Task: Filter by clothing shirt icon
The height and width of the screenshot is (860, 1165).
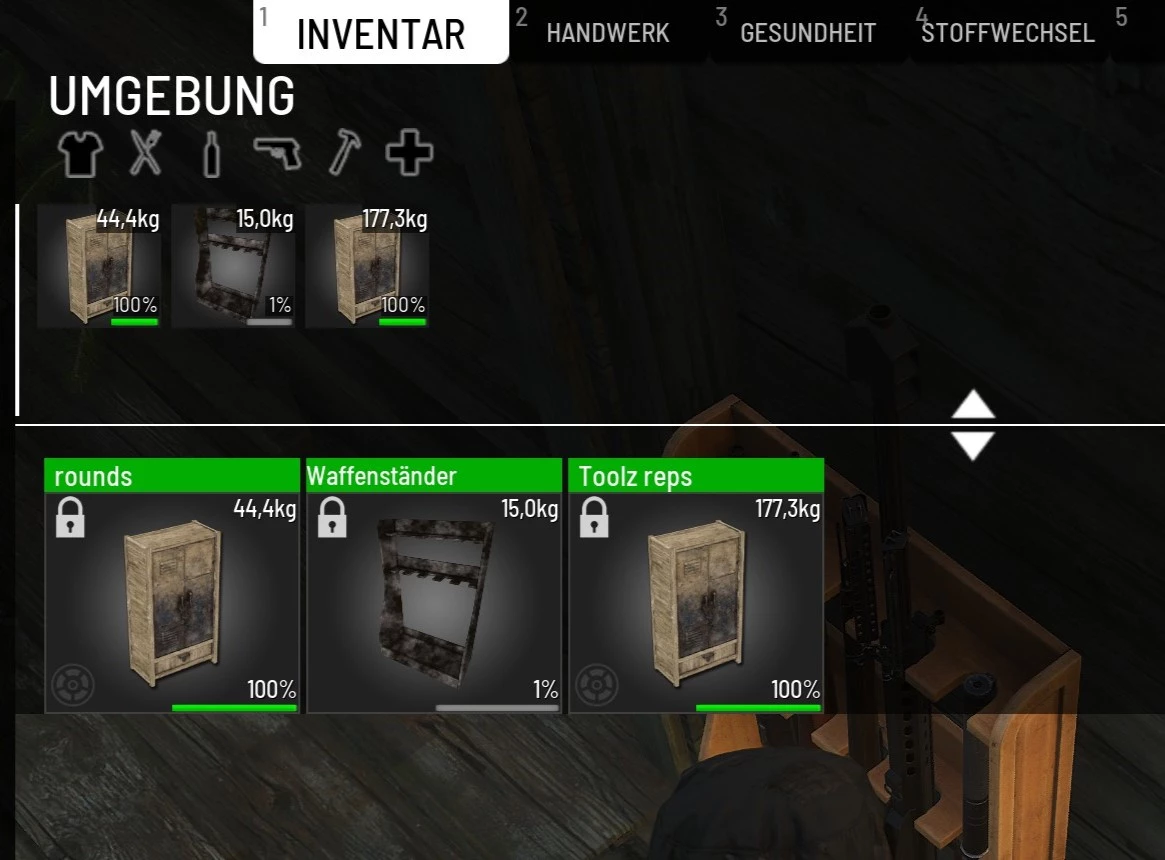Action: (80, 154)
